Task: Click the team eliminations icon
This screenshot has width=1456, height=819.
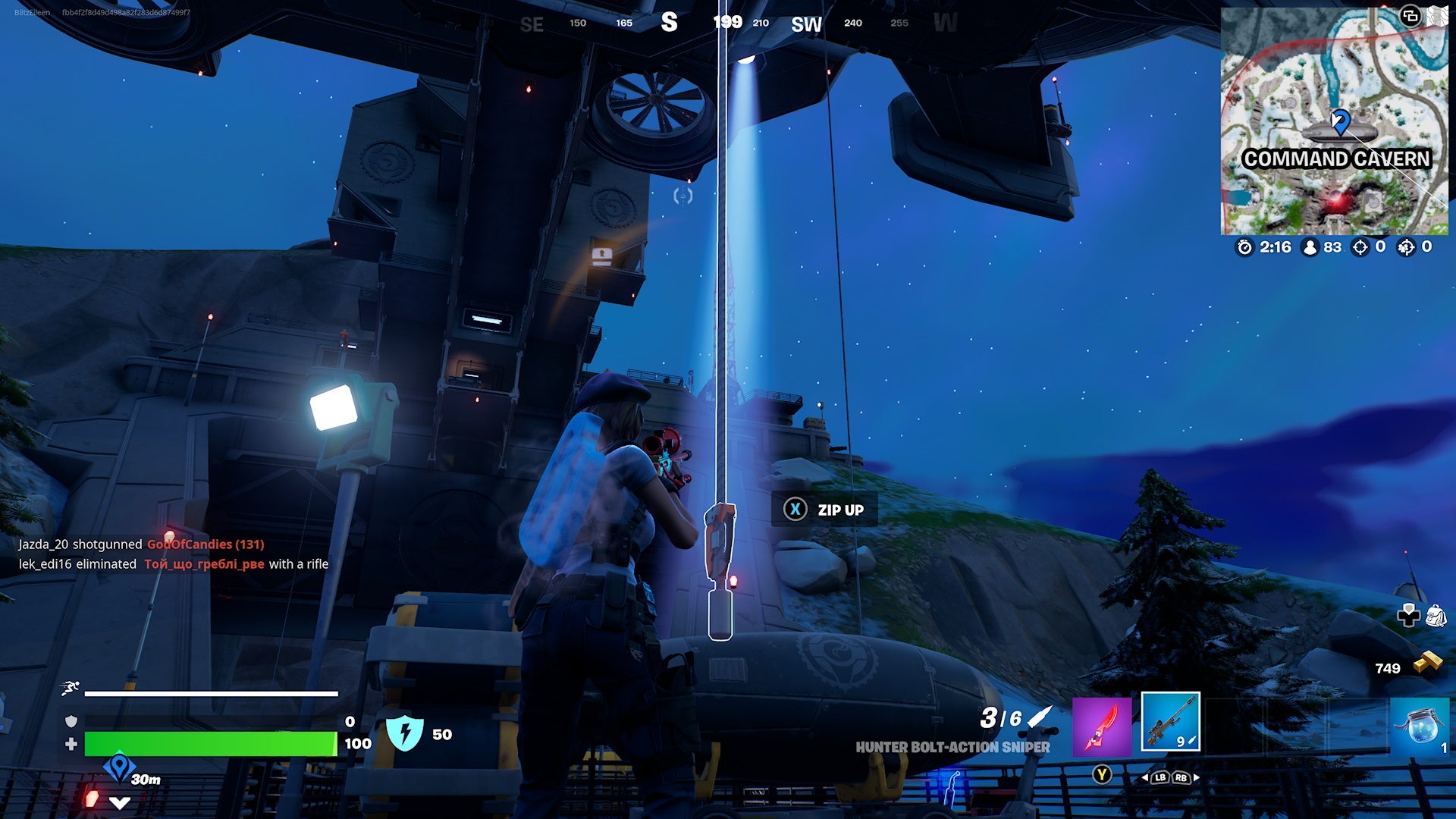Action: click(1407, 247)
